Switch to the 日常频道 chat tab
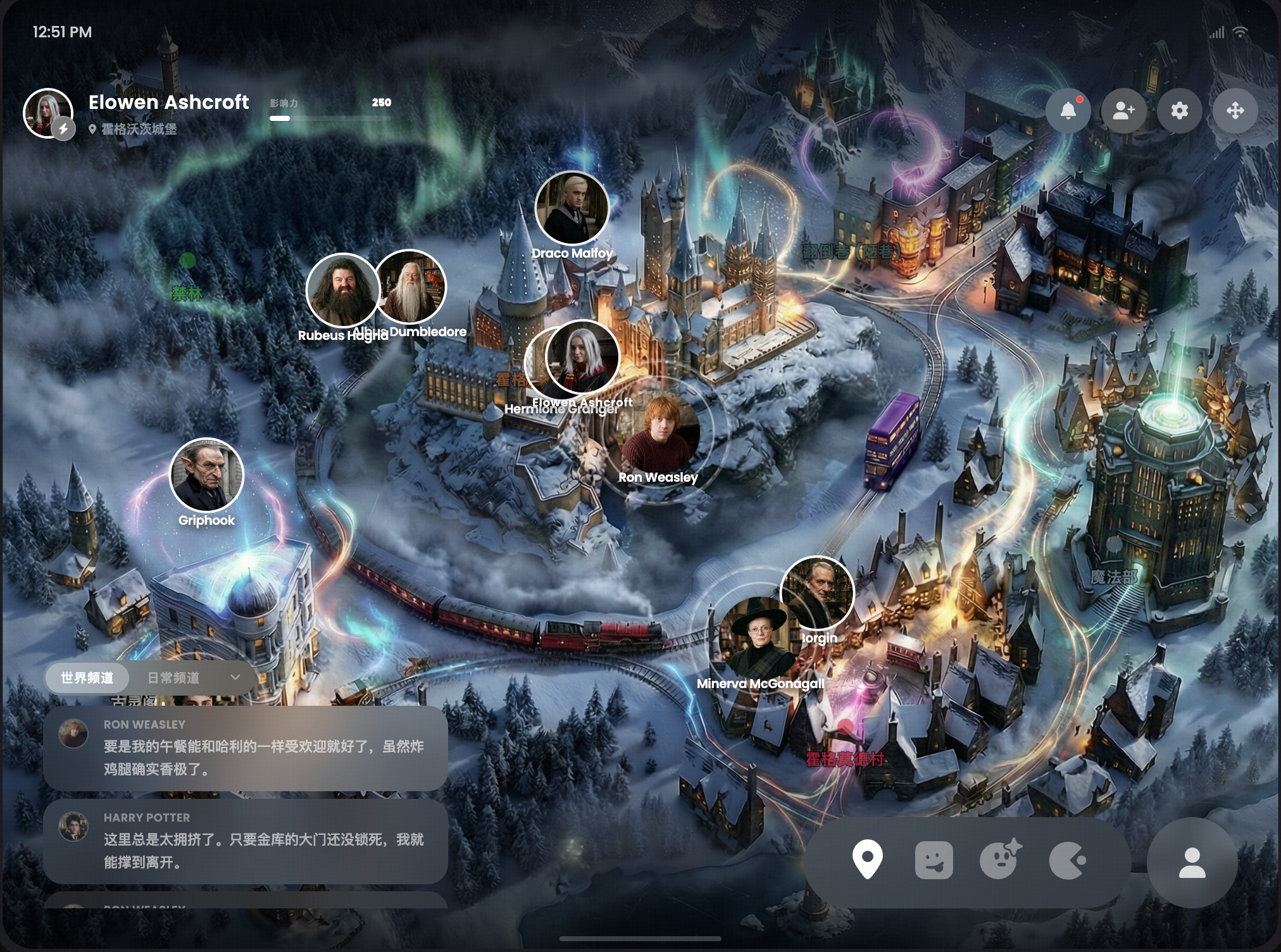Viewport: 1281px width, 952px height. point(173,678)
